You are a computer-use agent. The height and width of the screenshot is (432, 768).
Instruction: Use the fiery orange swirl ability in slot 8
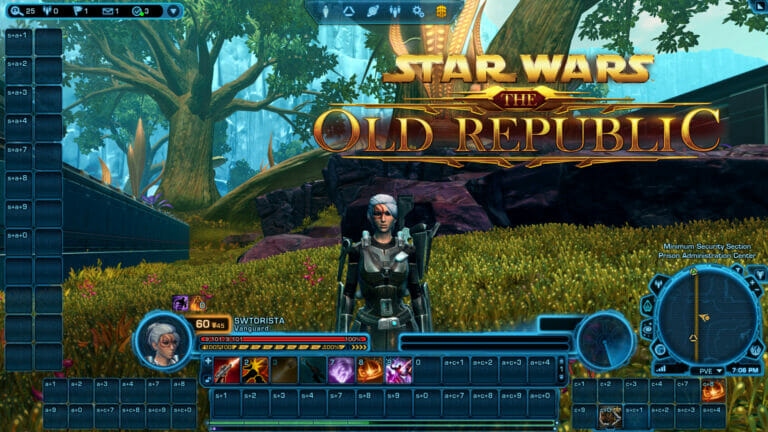point(370,369)
